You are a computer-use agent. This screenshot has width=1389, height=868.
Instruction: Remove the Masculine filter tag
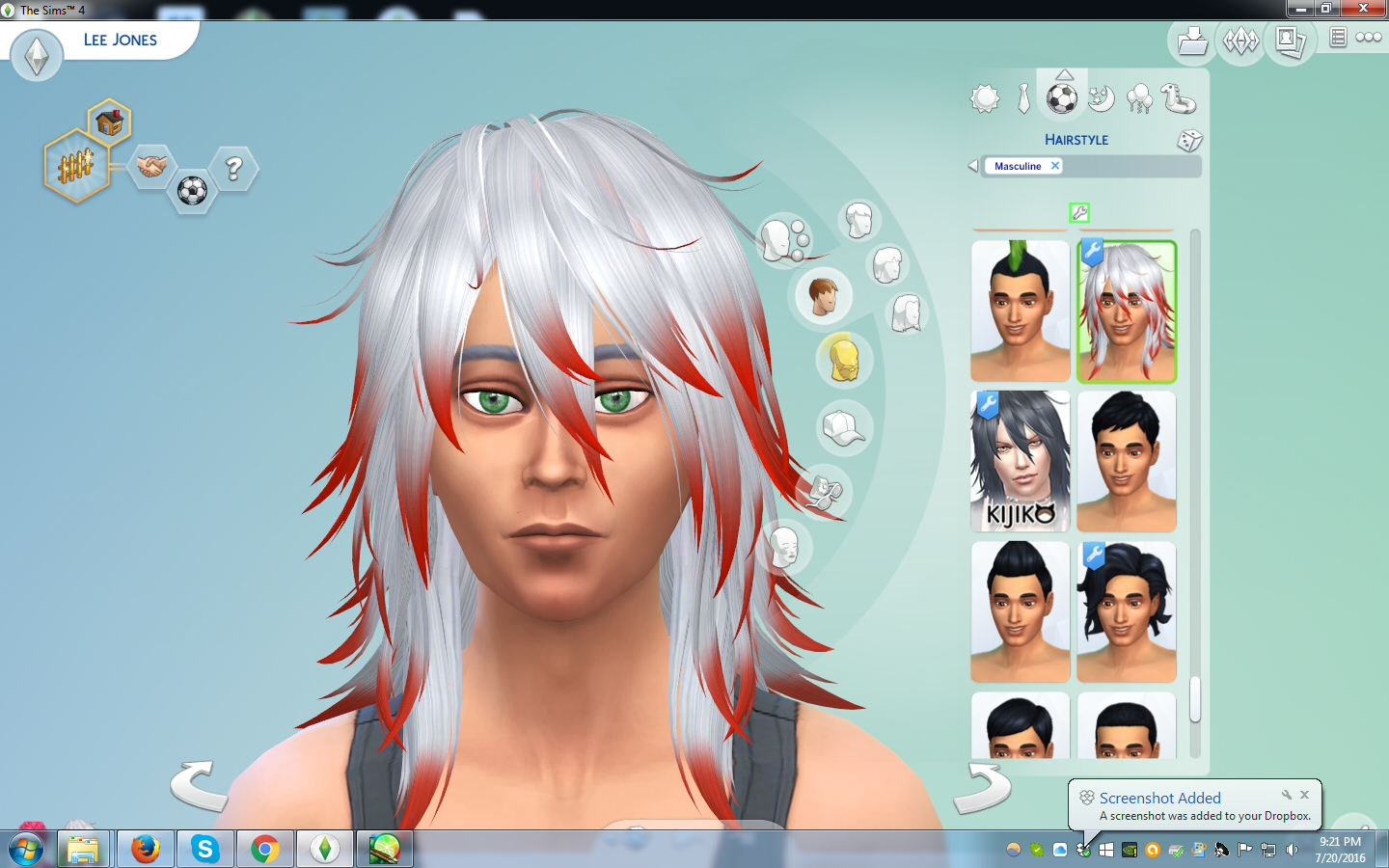click(x=1054, y=166)
